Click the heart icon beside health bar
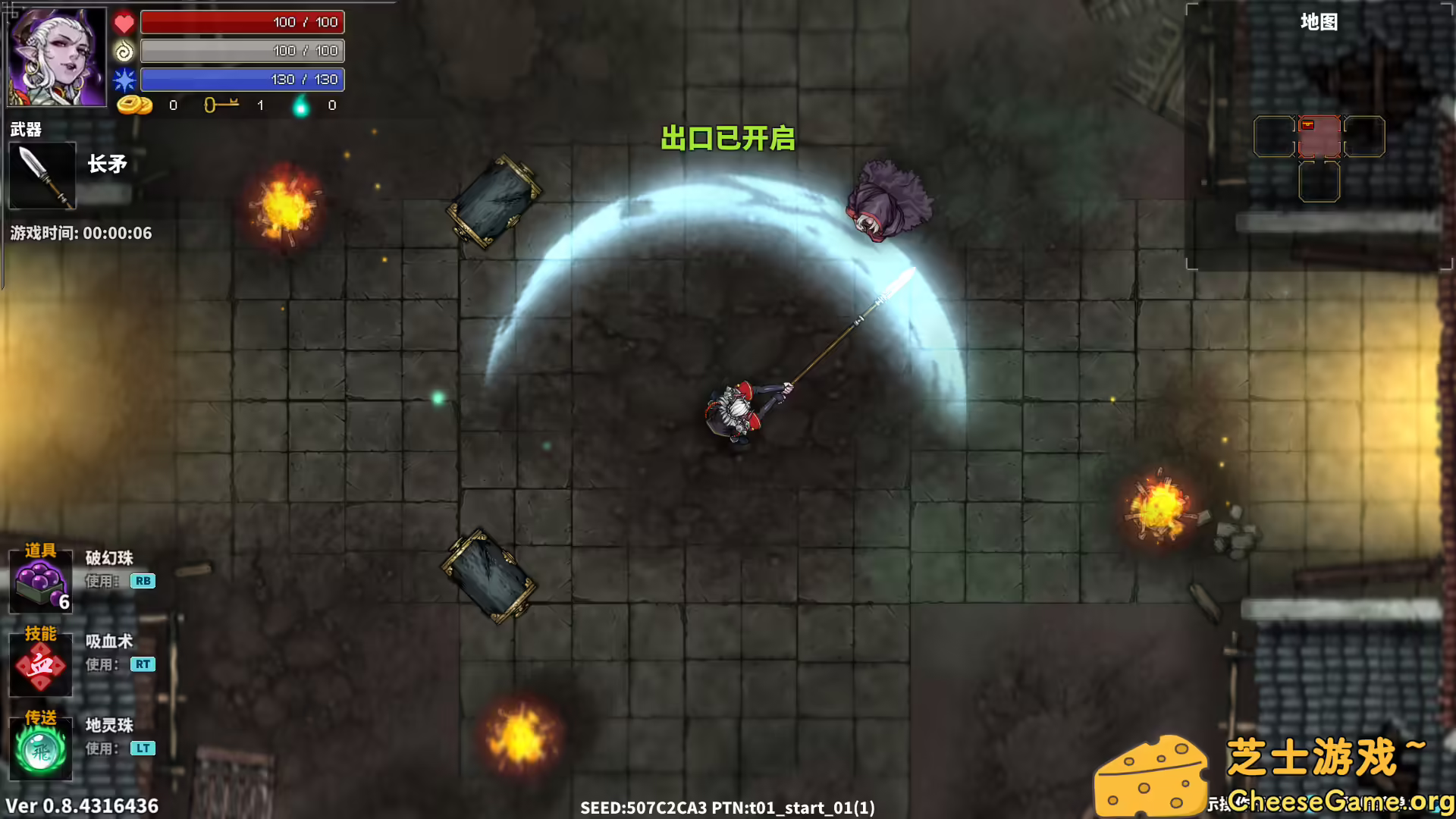This screenshot has width=1456, height=819. [x=125, y=23]
